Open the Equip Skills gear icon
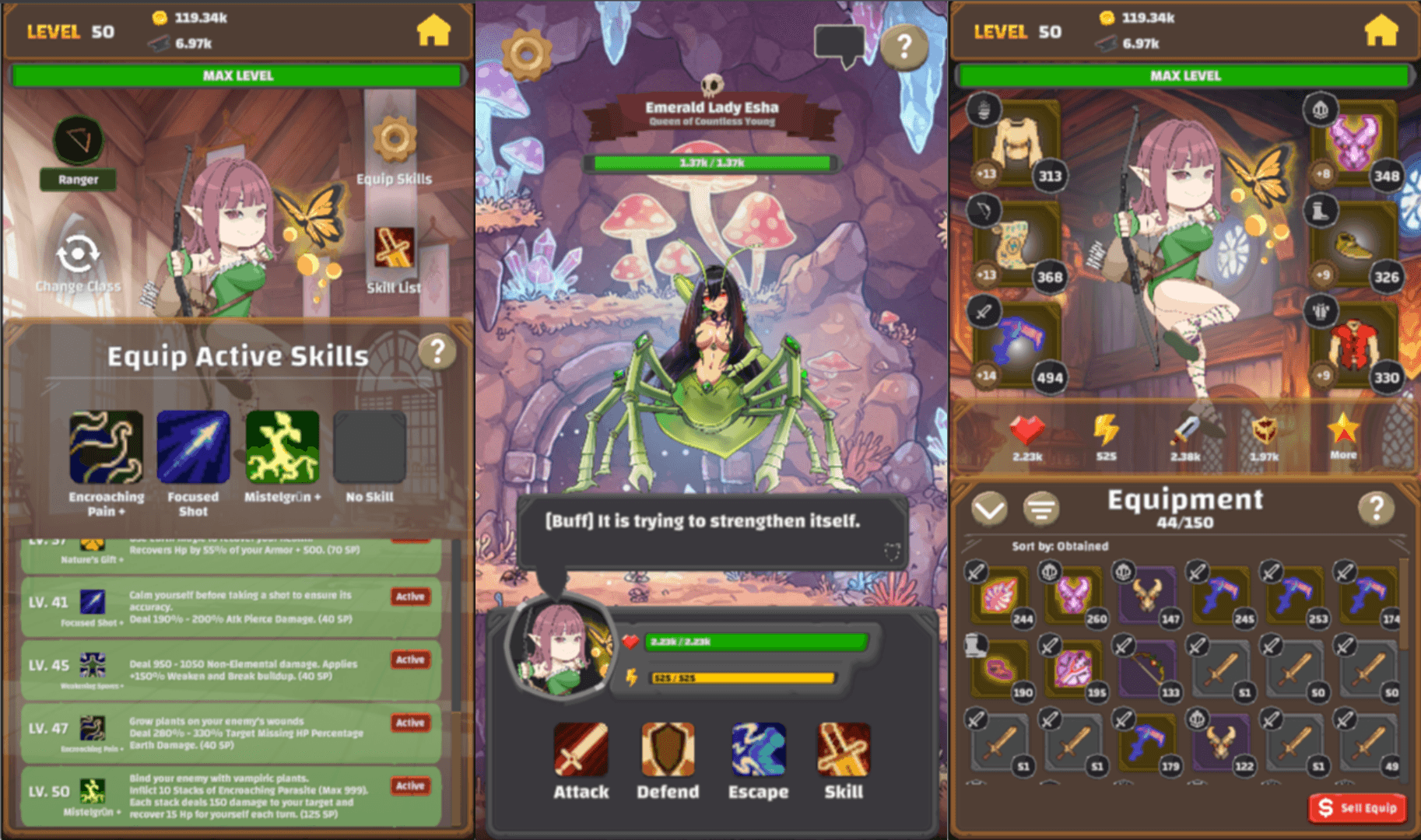Image resolution: width=1421 pixels, height=840 pixels. click(x=394, y=140)
